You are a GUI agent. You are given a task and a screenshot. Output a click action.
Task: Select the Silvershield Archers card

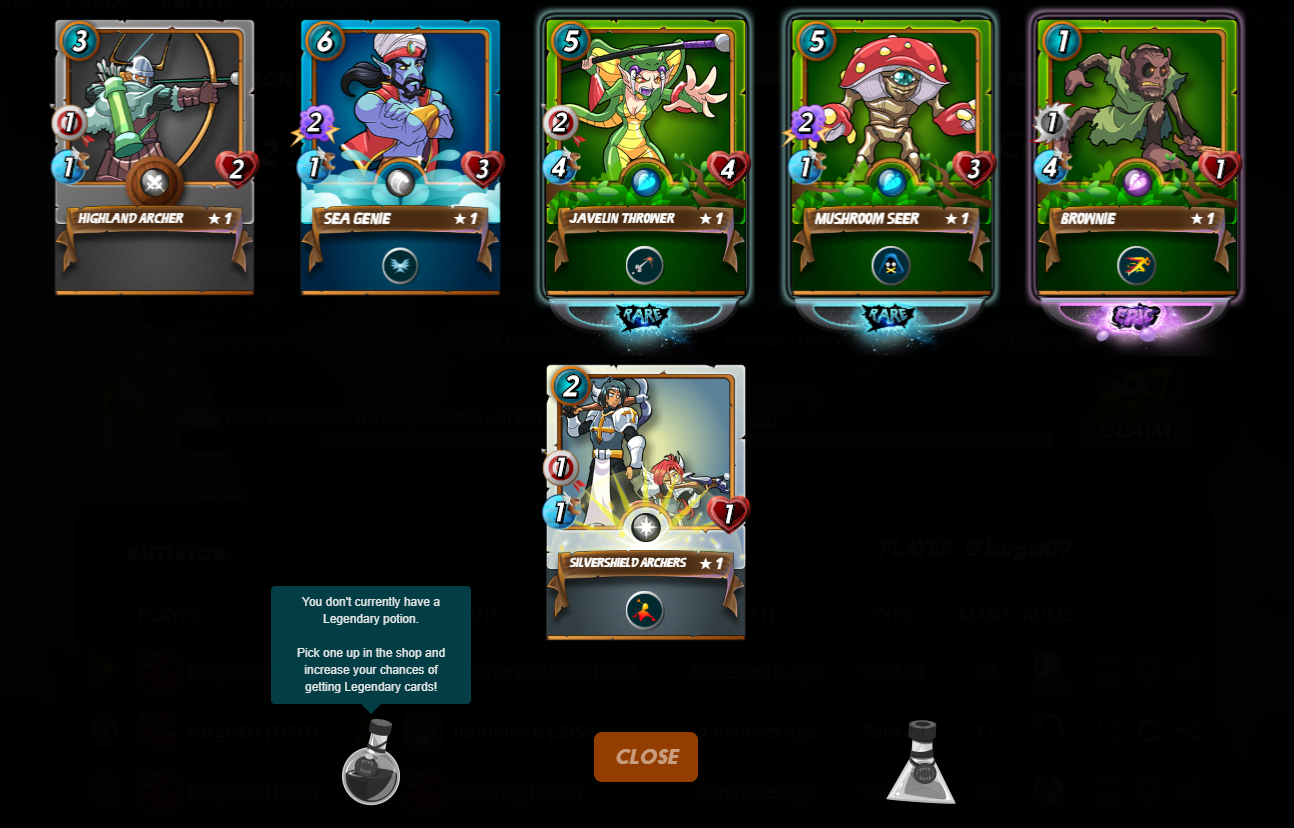point(646,502)
